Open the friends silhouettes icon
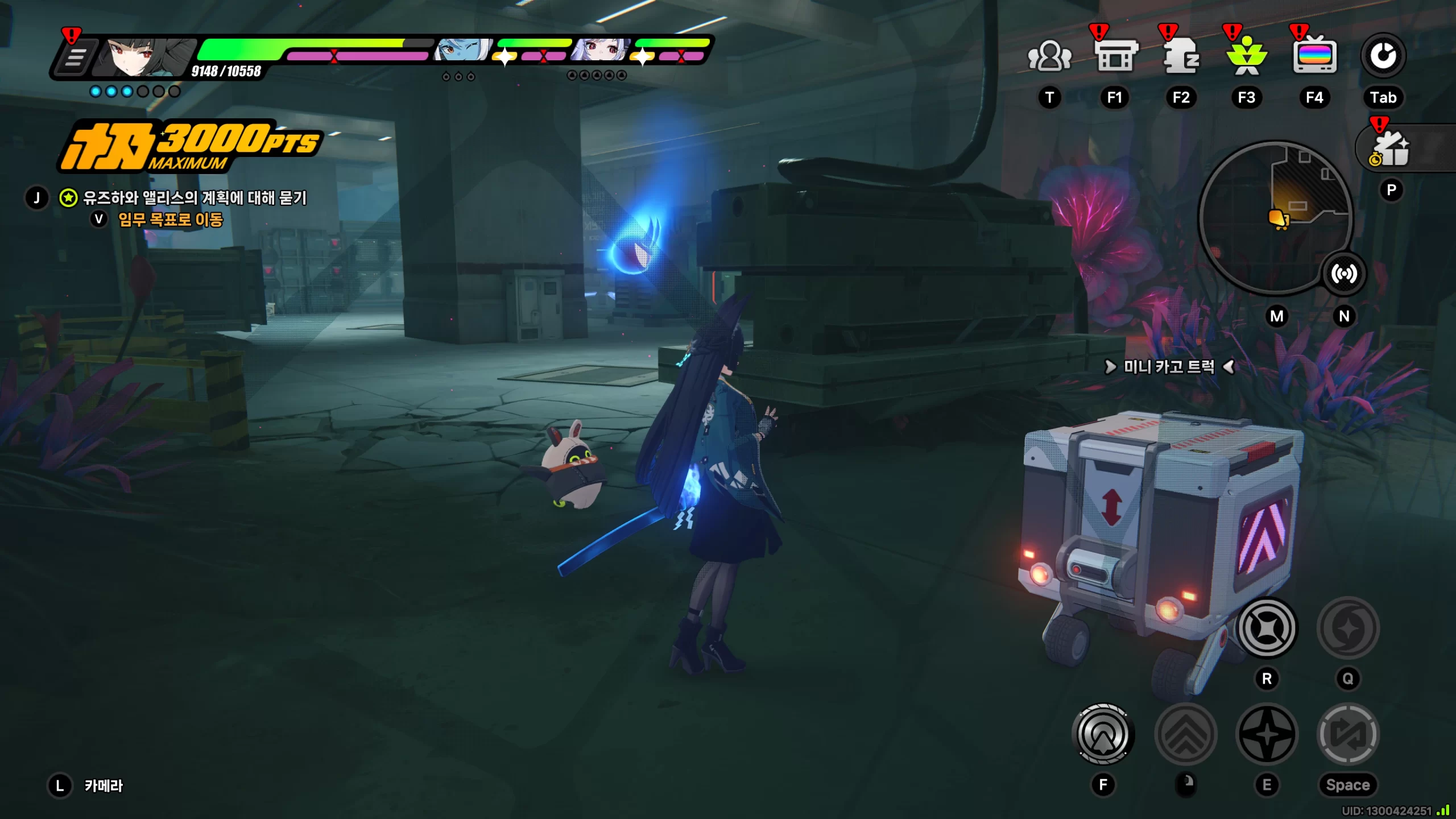This screenshot has width=1456, height=819. tap(1049, 56)
